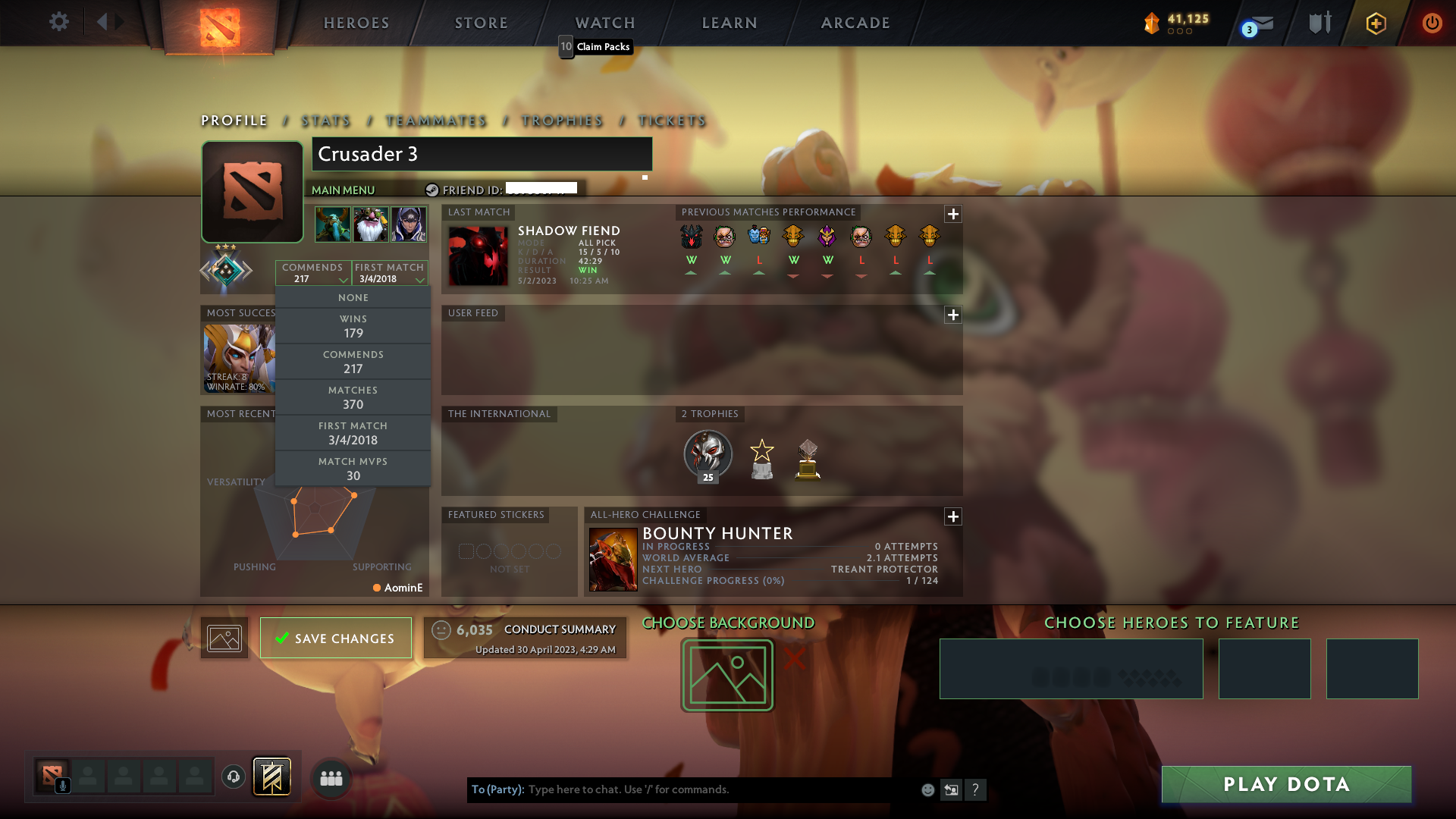The height and width of the screenshot is (819, 1456).
Task: Open the emoticon picker beside chat
Action: [x=927, y=789]
